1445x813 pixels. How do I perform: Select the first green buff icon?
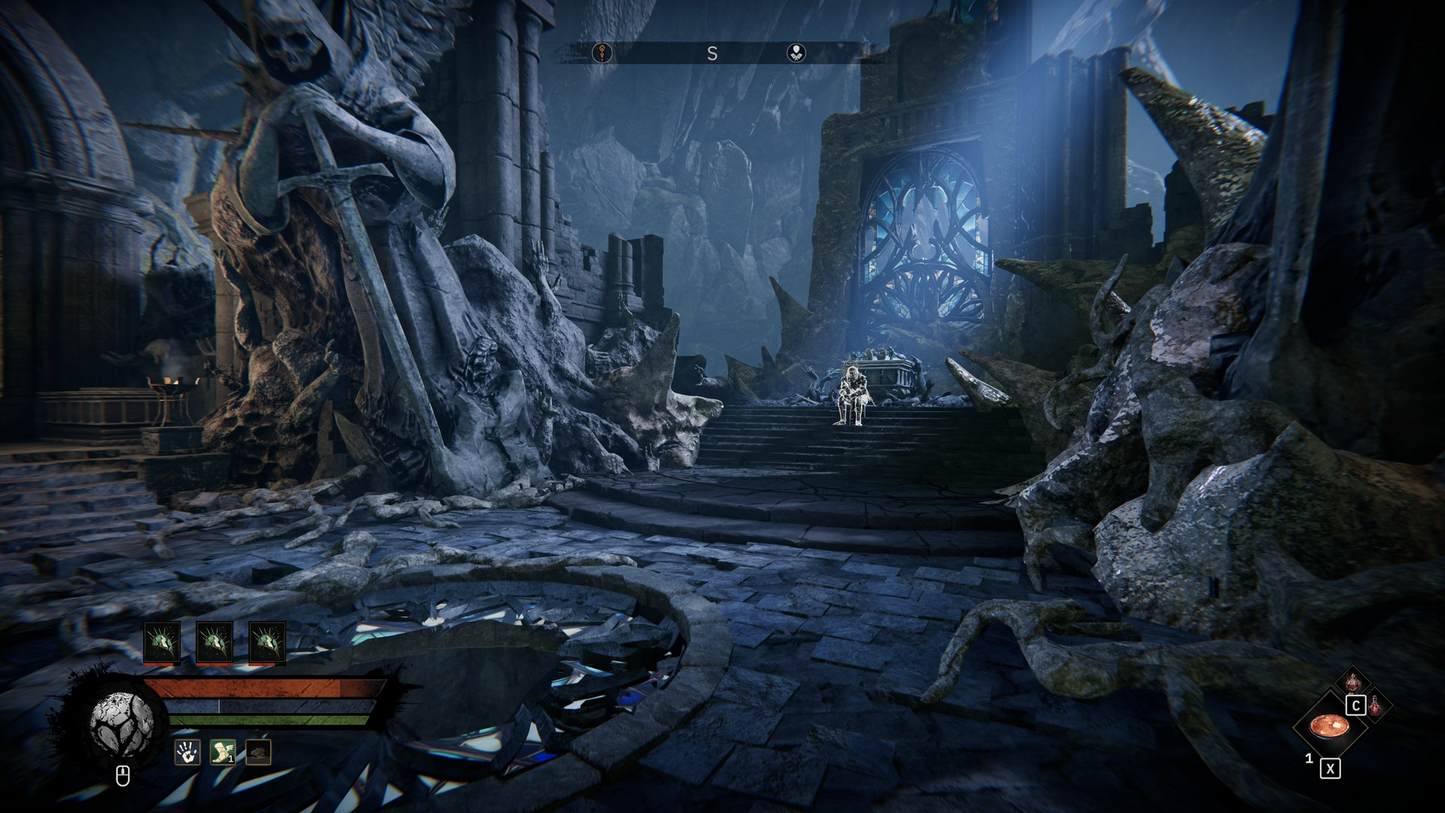click(x=162, y=641)
